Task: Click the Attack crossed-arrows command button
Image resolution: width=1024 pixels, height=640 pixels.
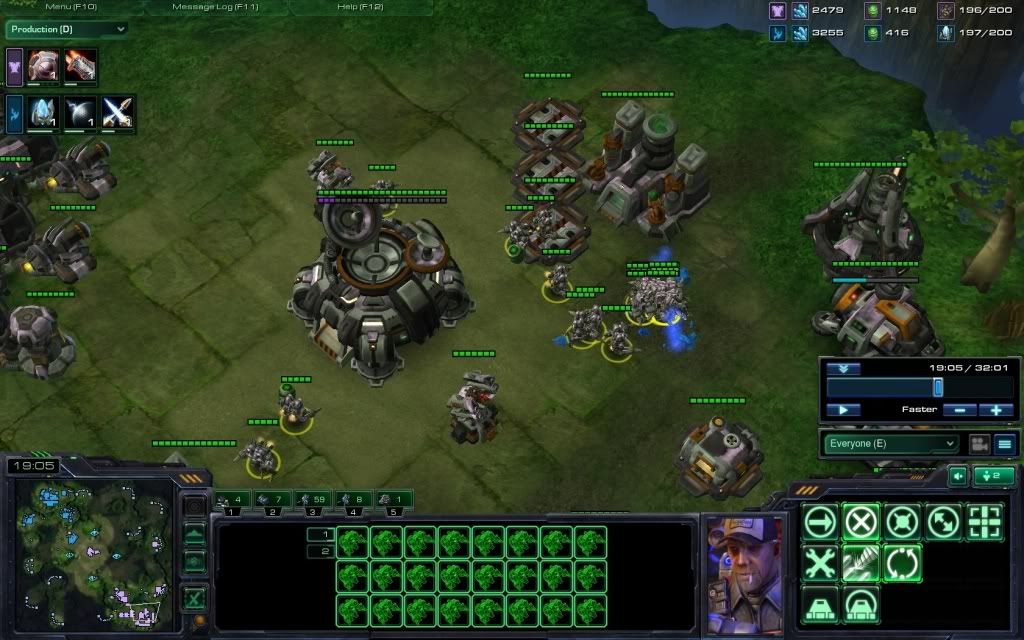Action: coord(943,522)
